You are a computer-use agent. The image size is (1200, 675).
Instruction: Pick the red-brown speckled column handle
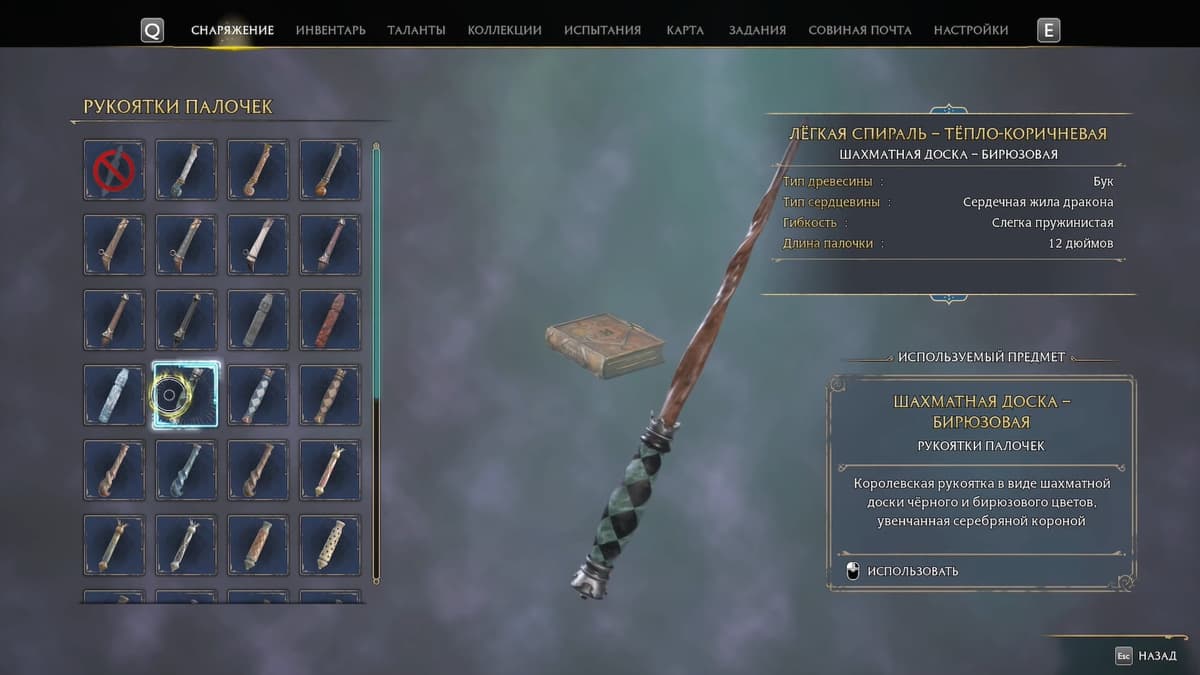[330, 320]
